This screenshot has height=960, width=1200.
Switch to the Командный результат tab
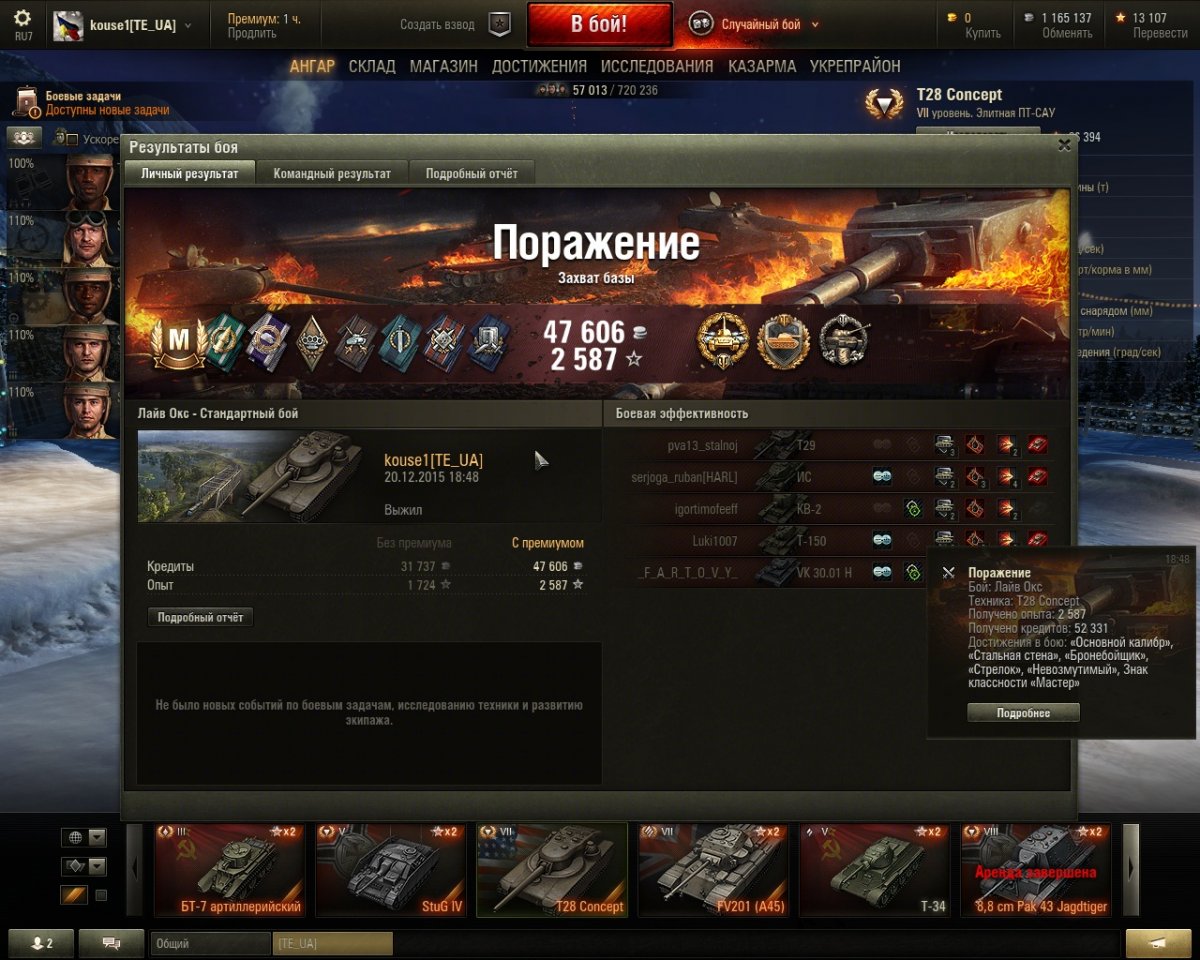click(332, 173)
